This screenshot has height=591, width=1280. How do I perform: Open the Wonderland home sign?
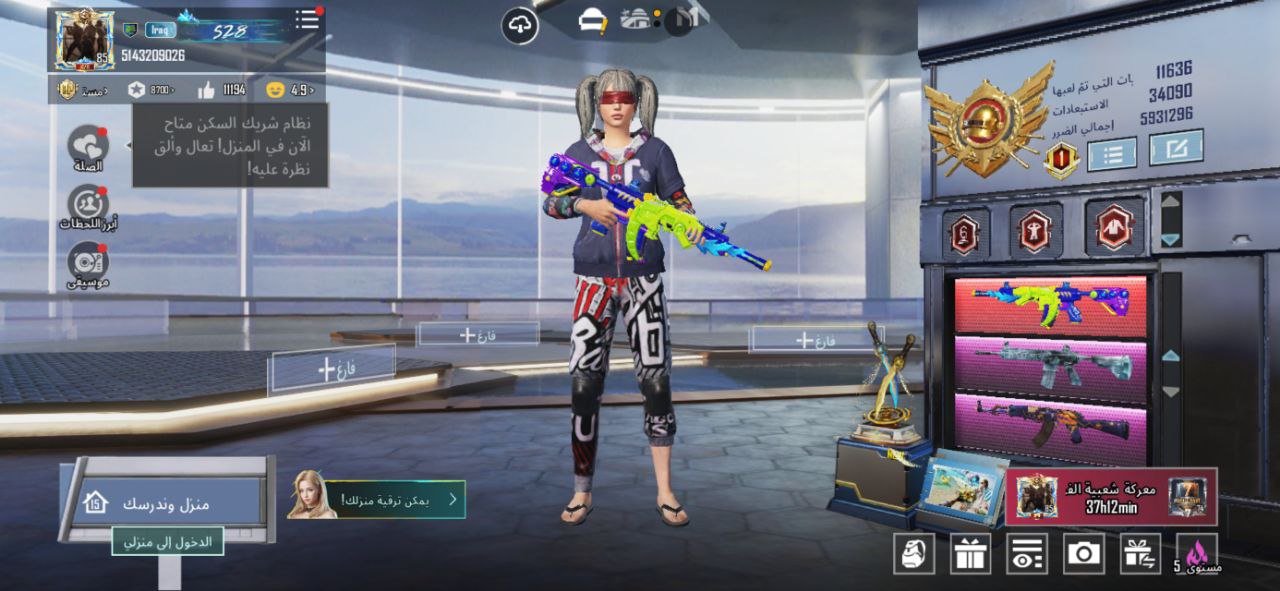165,502
